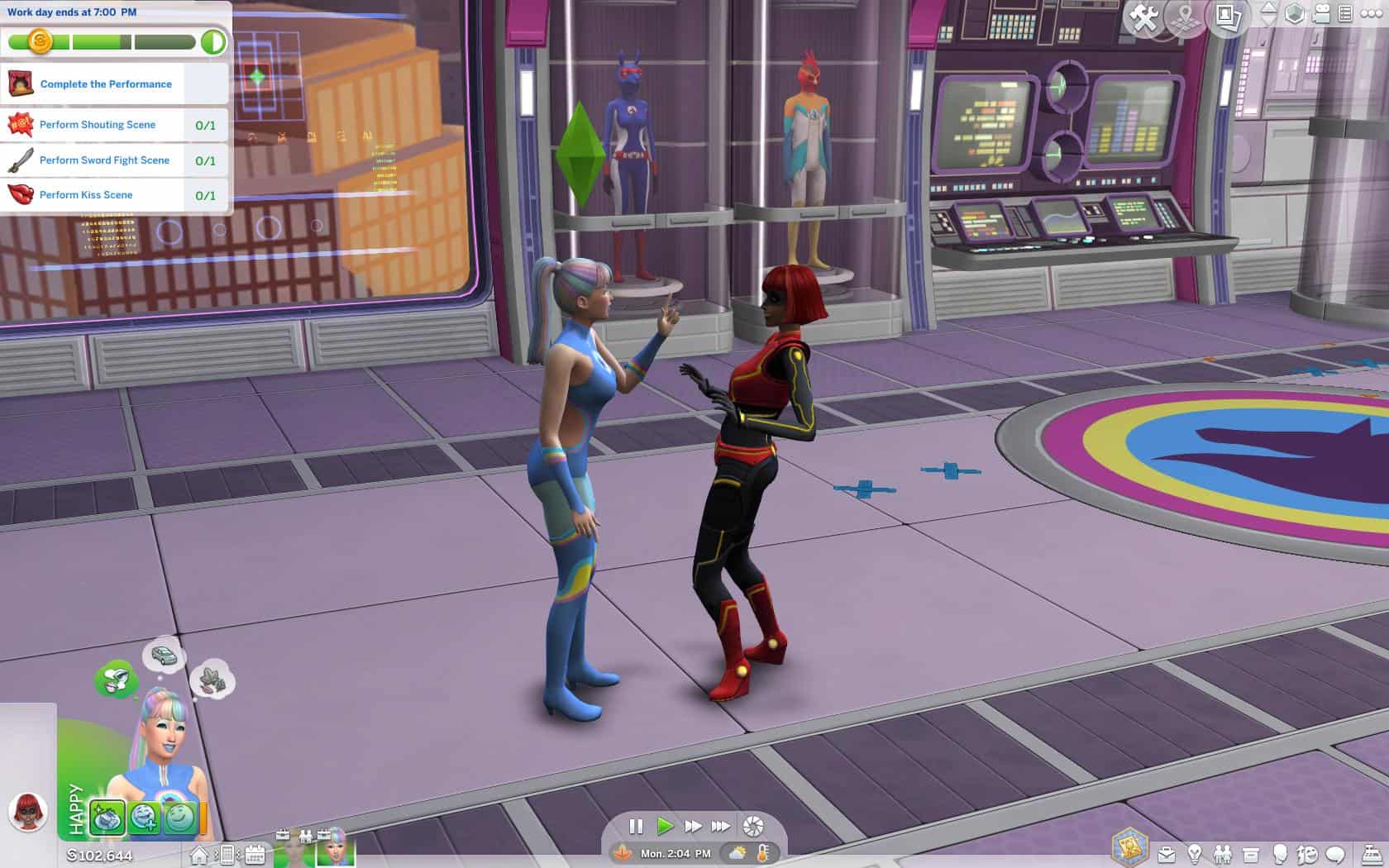The height and width of the screenshot is (868, 1389).
Task: Open the aspirations lightbulb panel
Action: pos(1195,854)
